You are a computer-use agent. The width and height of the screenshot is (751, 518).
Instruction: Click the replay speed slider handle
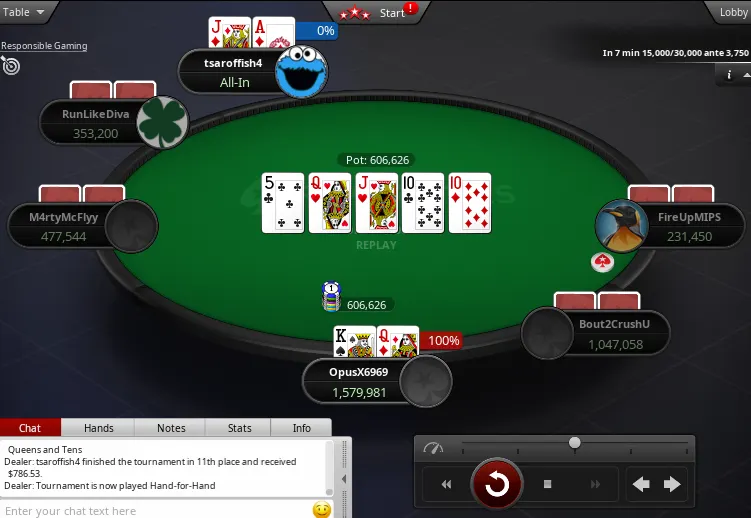point(575,442)
